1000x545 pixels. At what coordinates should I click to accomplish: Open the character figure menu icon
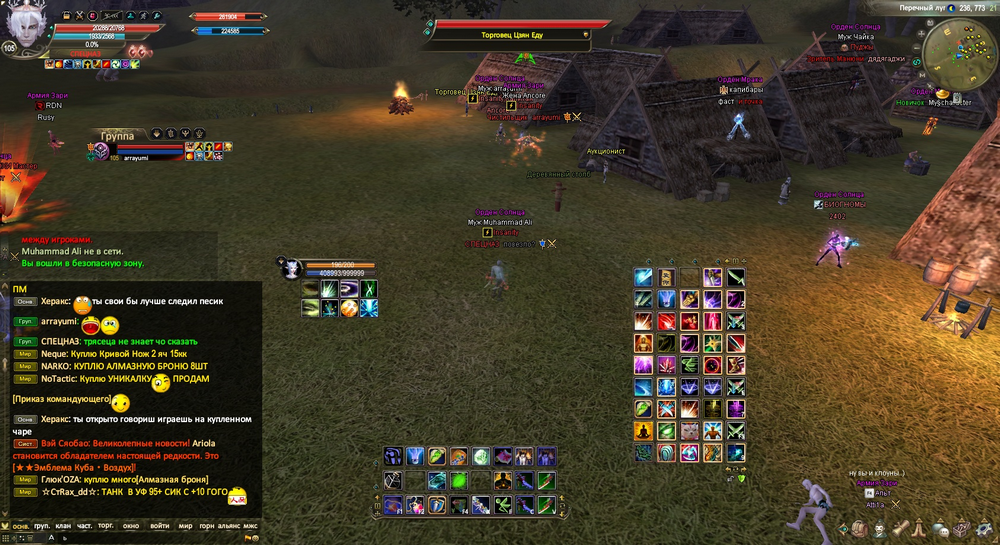coord(879,528)
